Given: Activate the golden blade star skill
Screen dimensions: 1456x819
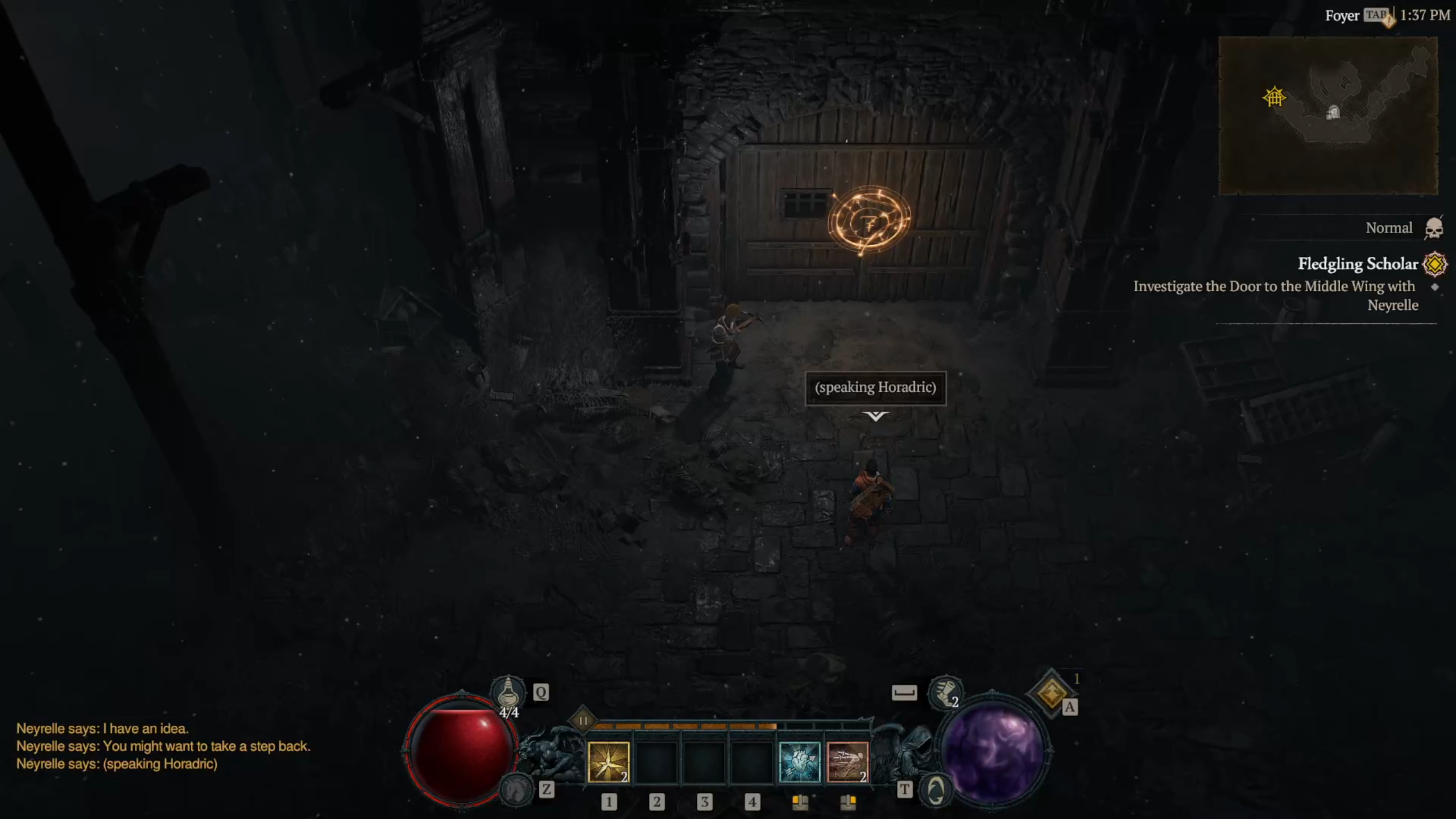Looking at the screenshot, I should coord(608,762).
